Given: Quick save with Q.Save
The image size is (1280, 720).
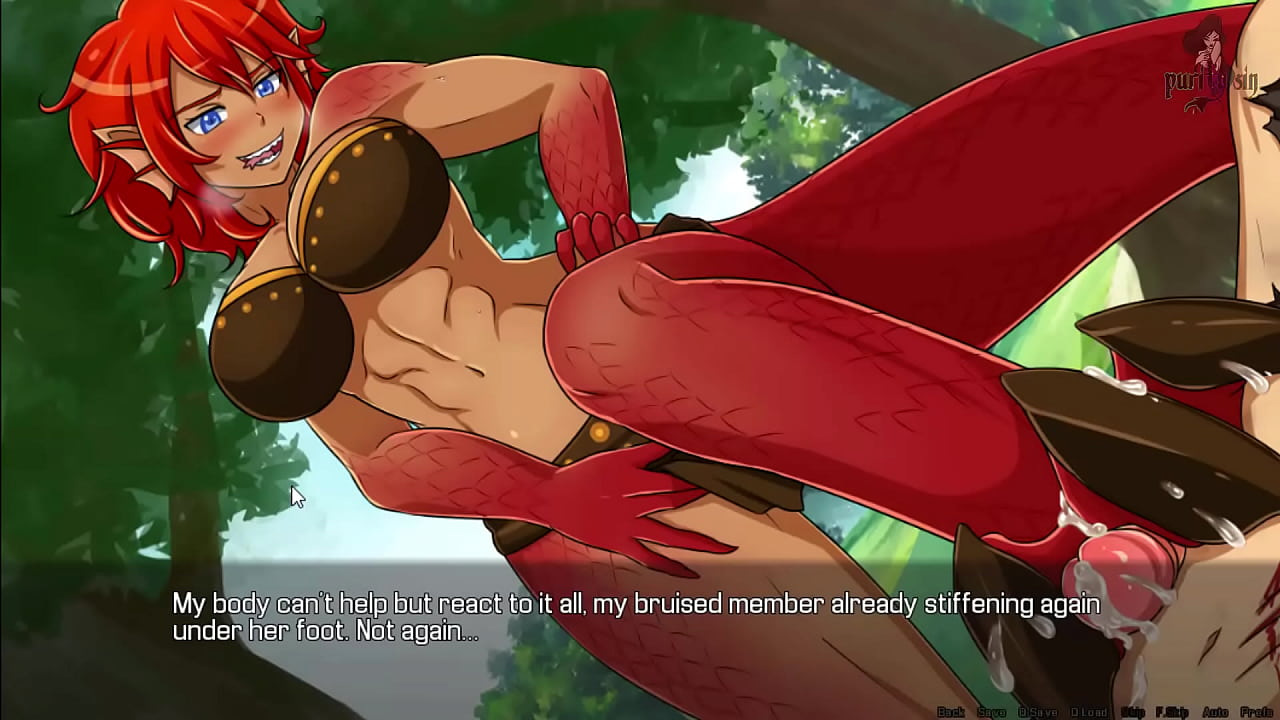Looking at the screenshot, I should pyautogui.click(x=1037, y=712).
